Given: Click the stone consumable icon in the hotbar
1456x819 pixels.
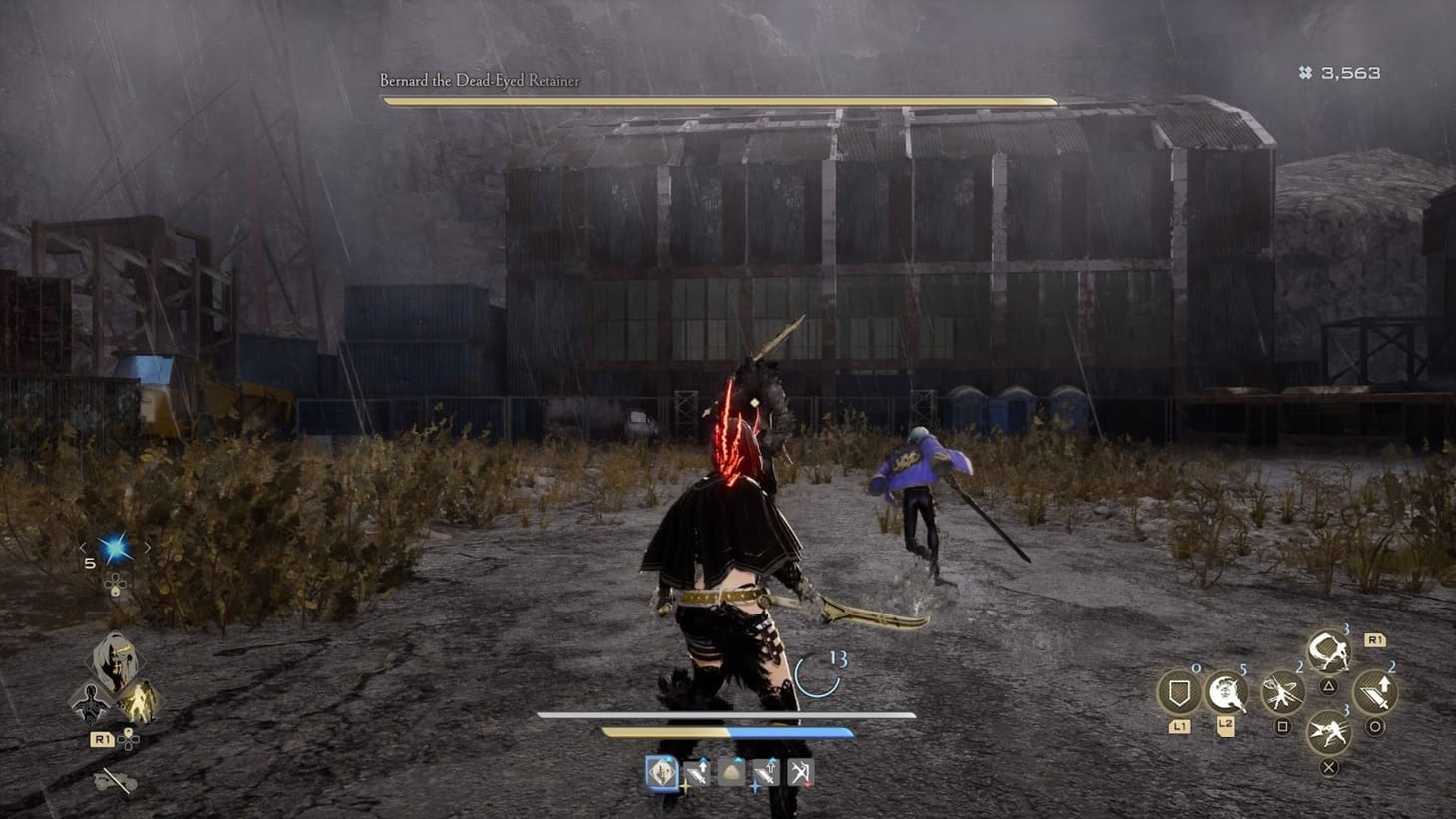Looking at the screenshot, I should (729, 772).
